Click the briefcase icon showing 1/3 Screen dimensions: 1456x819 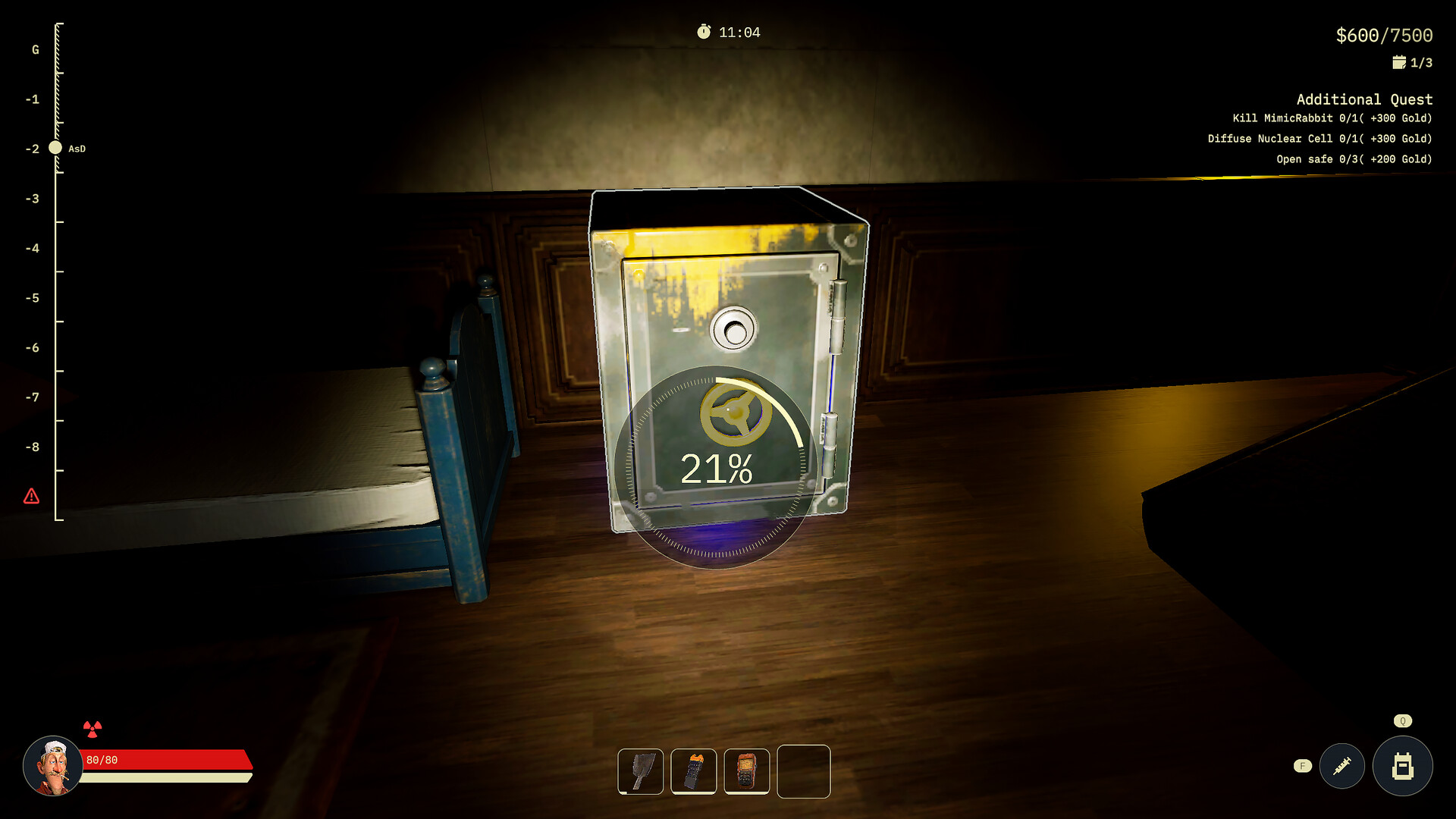[1400, 61]
